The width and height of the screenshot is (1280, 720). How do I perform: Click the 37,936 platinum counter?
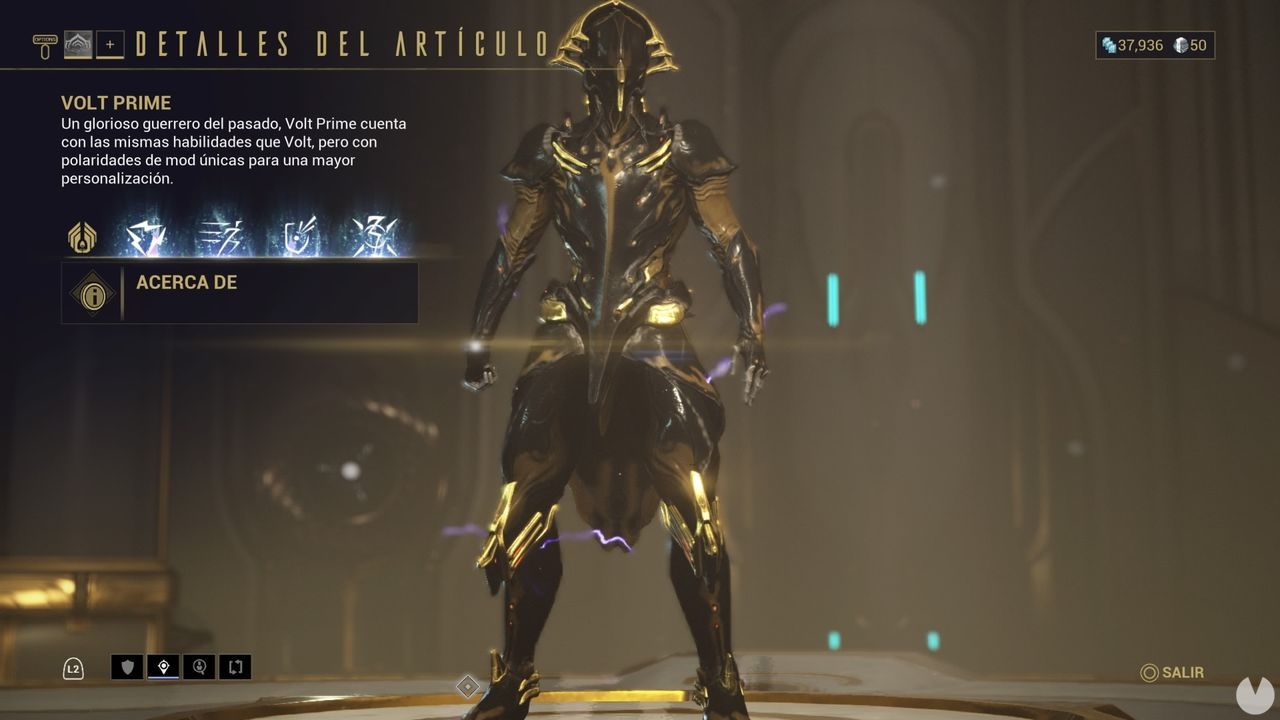coord(1130,45)
